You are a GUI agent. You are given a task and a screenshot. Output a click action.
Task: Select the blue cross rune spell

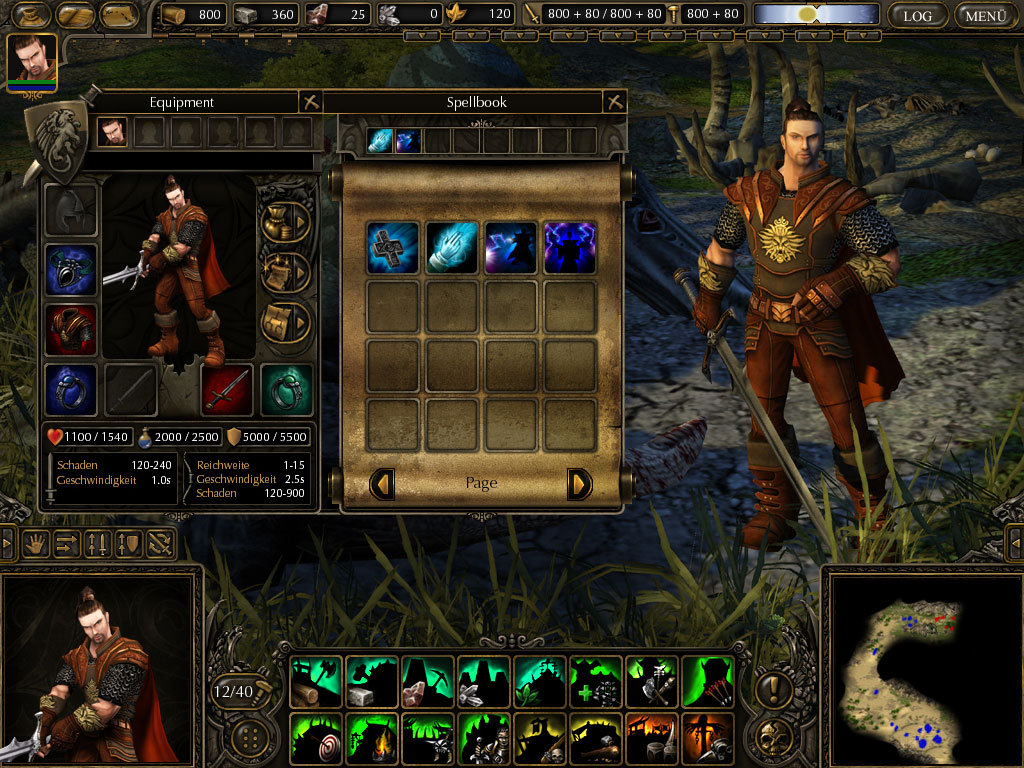[x=391, y=248]
